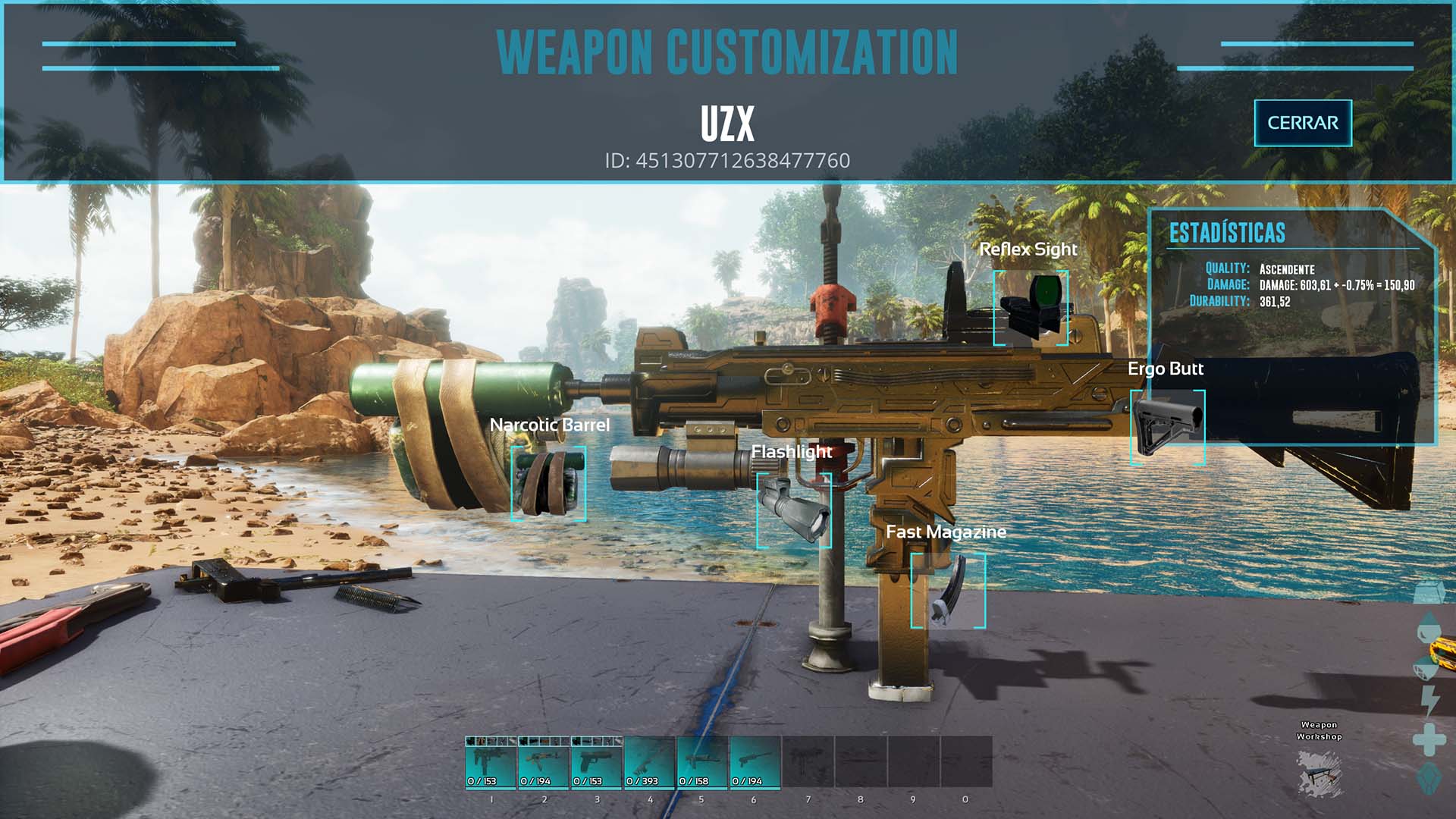1456x819 pixels.
Task: Select the Fast Magazine attachment slot
Action: [948, 591]
